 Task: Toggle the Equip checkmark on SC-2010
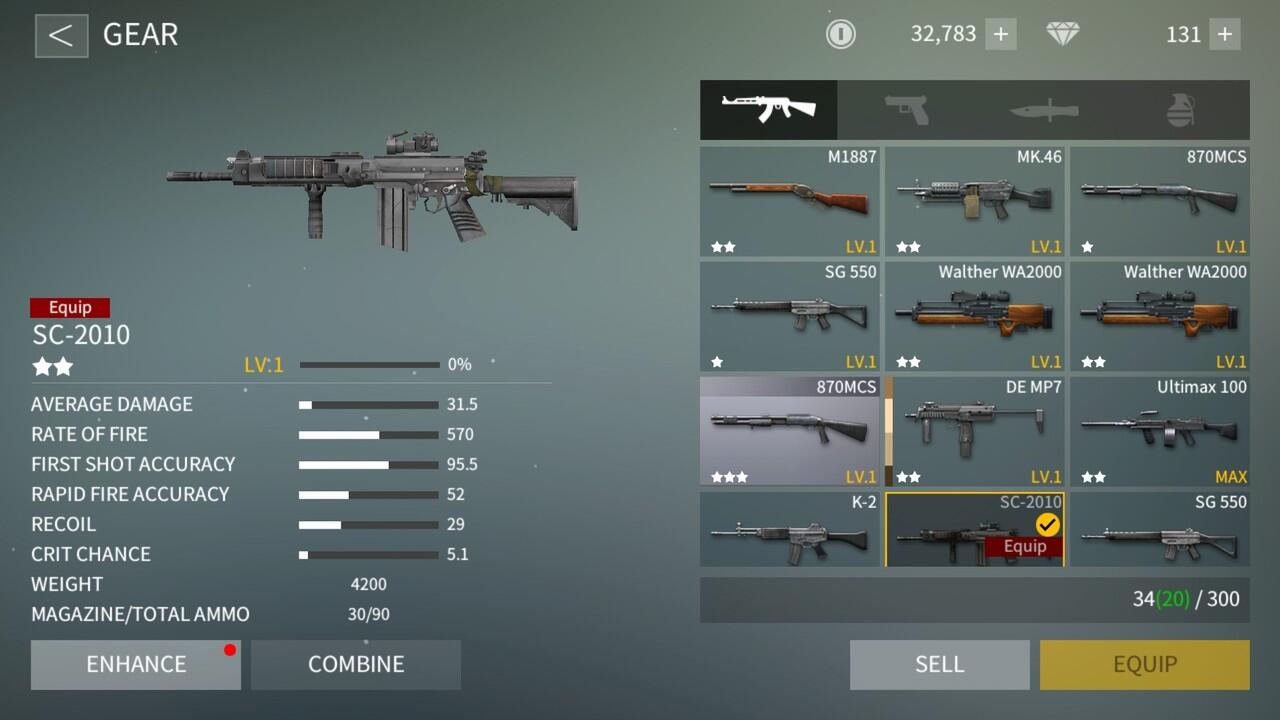coord(1046,522)
